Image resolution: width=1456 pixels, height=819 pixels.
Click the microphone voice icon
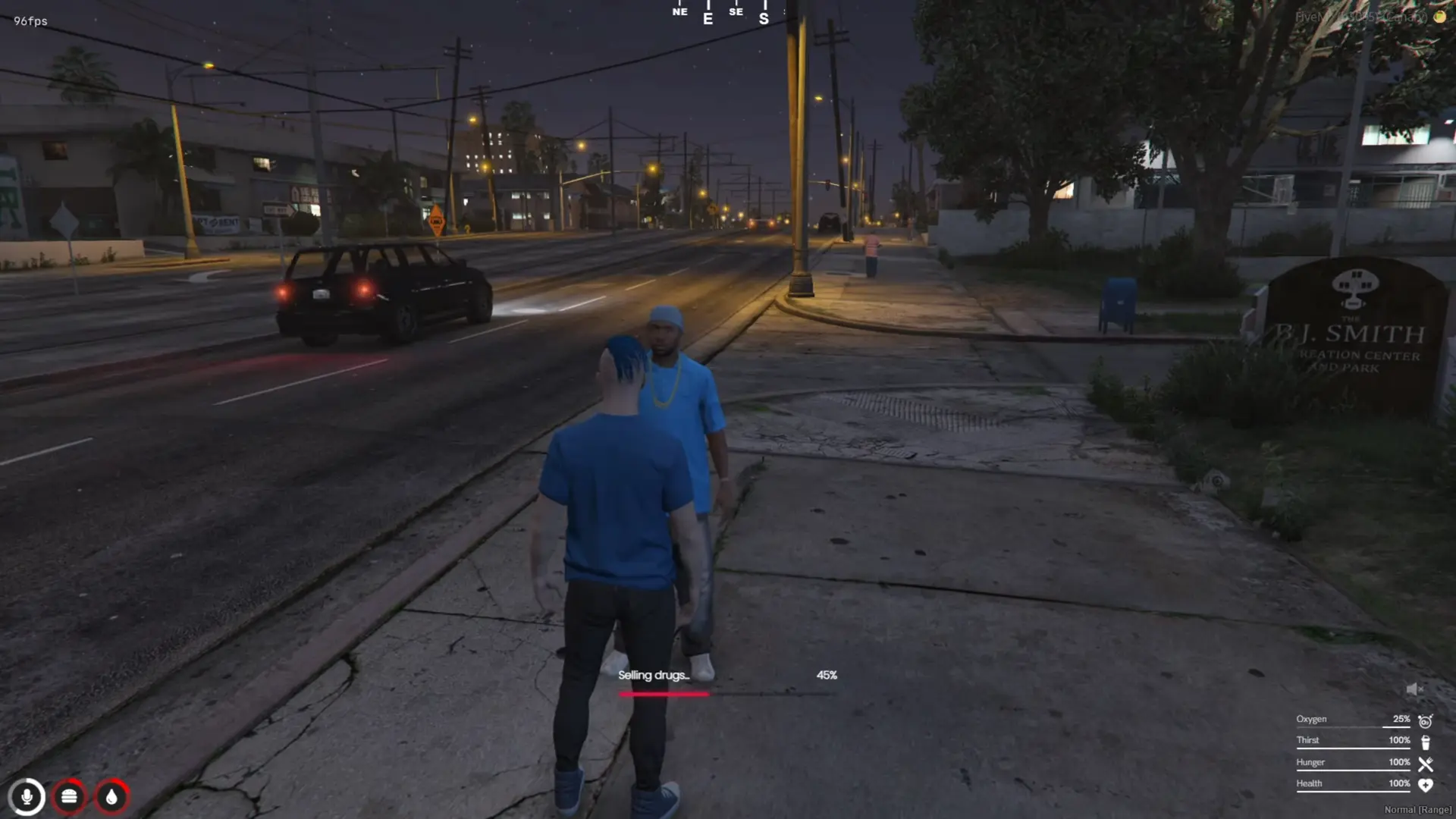pos(27,797)
